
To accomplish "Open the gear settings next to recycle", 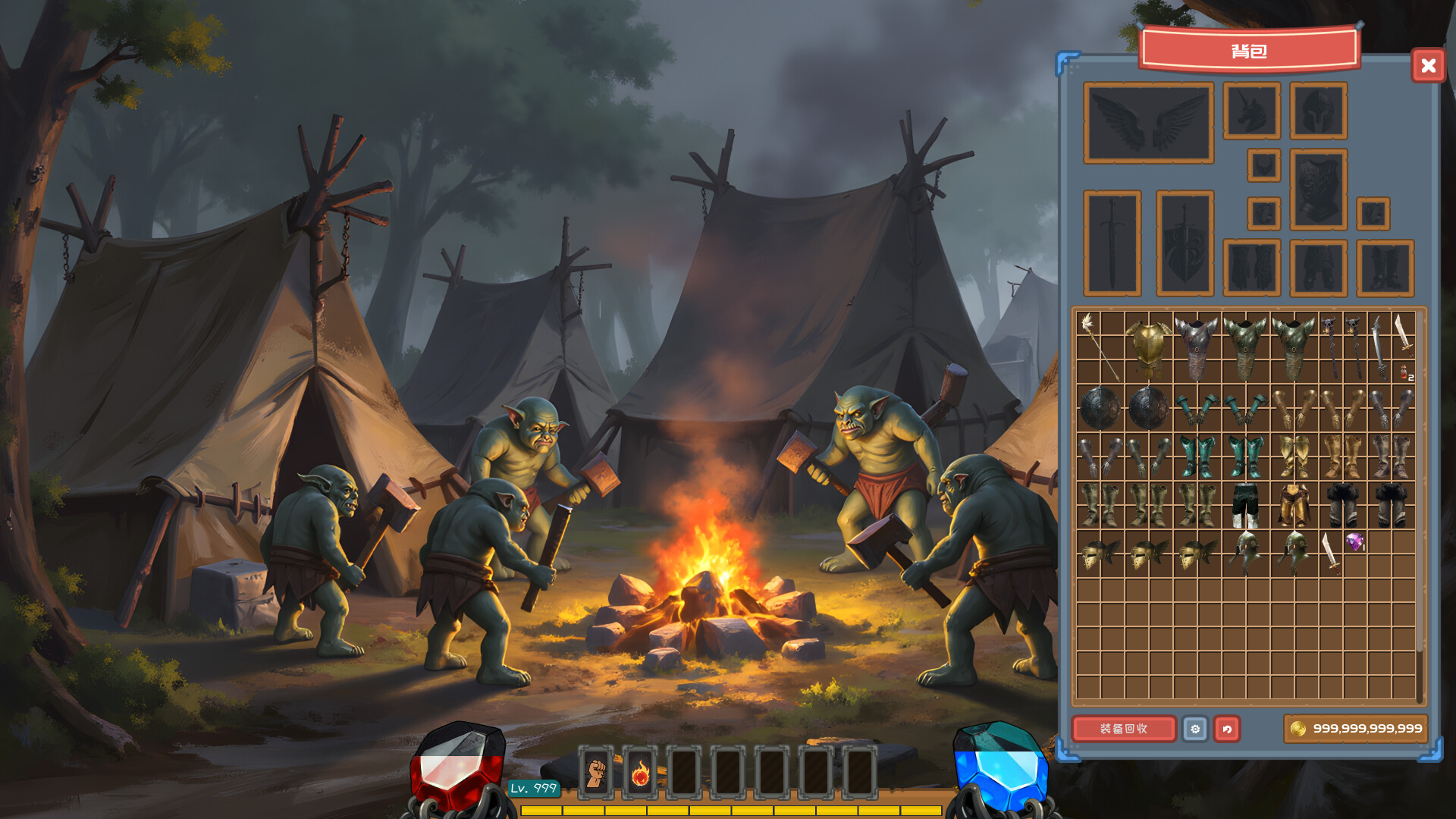I will point(1197,730).
